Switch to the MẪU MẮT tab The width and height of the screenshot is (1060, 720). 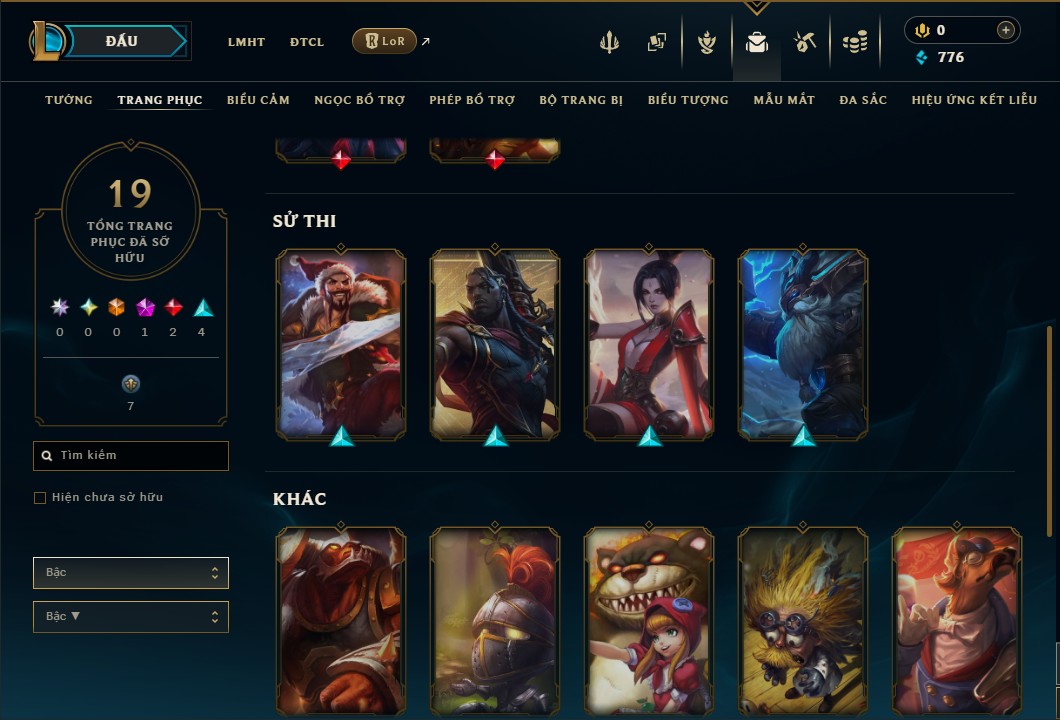pyautogui.click(x=784, y=100)
